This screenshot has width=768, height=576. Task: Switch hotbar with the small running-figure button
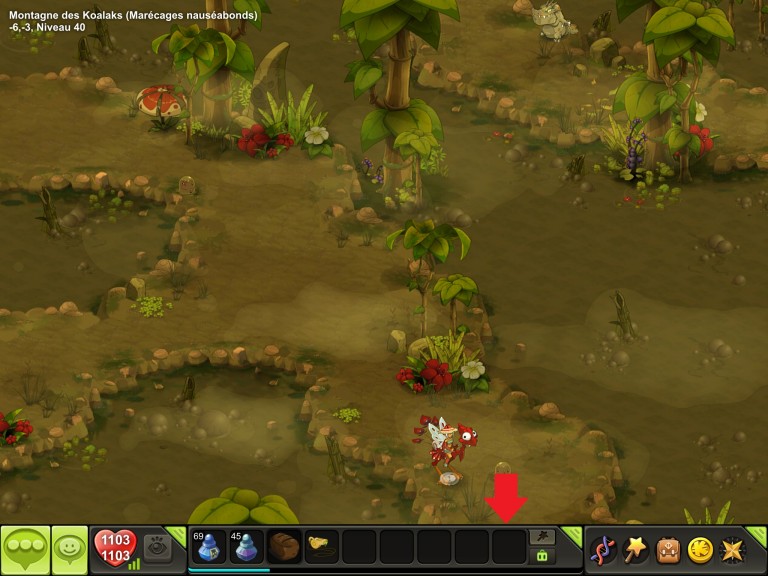(x=543, y=537)
